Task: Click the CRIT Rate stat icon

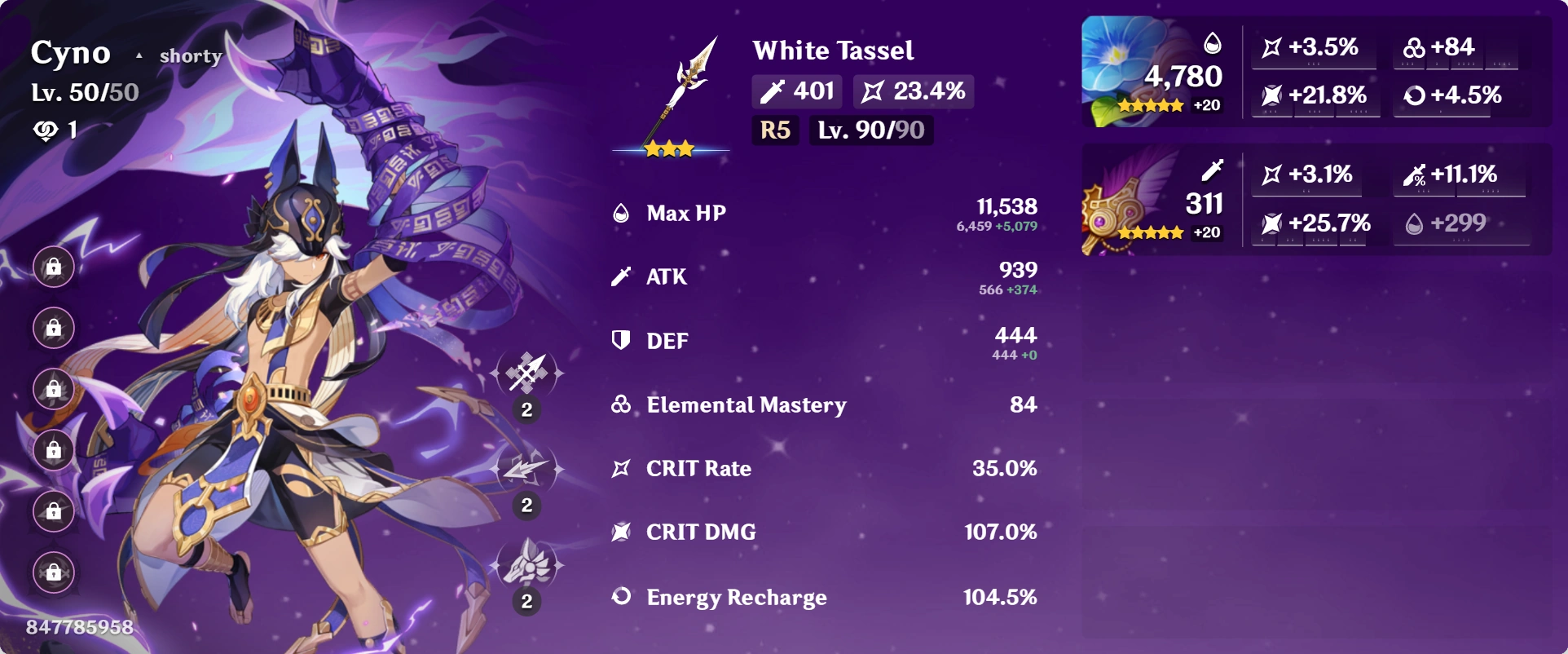Action: pyautogui.click(x=621, y=468)
